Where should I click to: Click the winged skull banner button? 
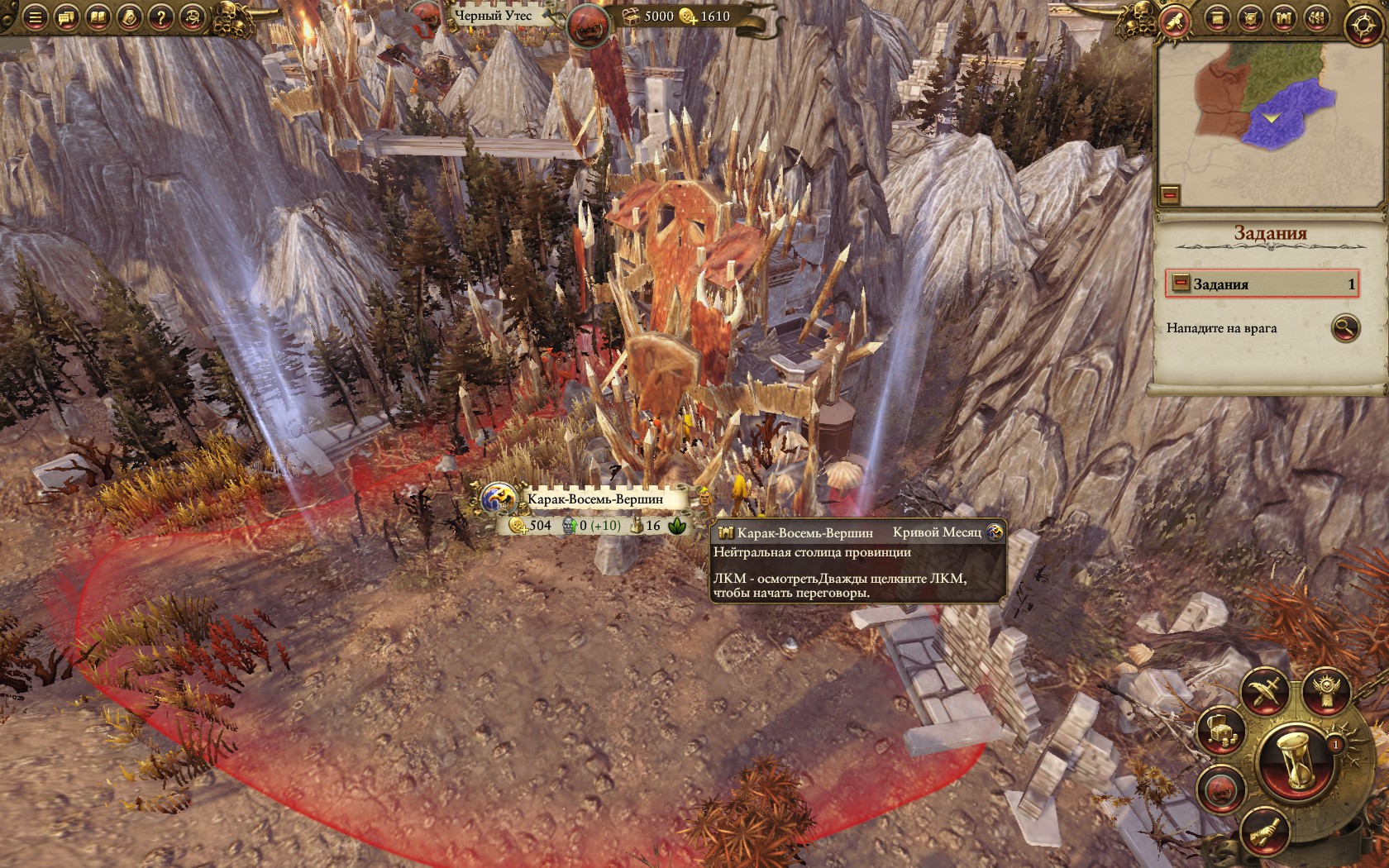[x=1326, y=692]
